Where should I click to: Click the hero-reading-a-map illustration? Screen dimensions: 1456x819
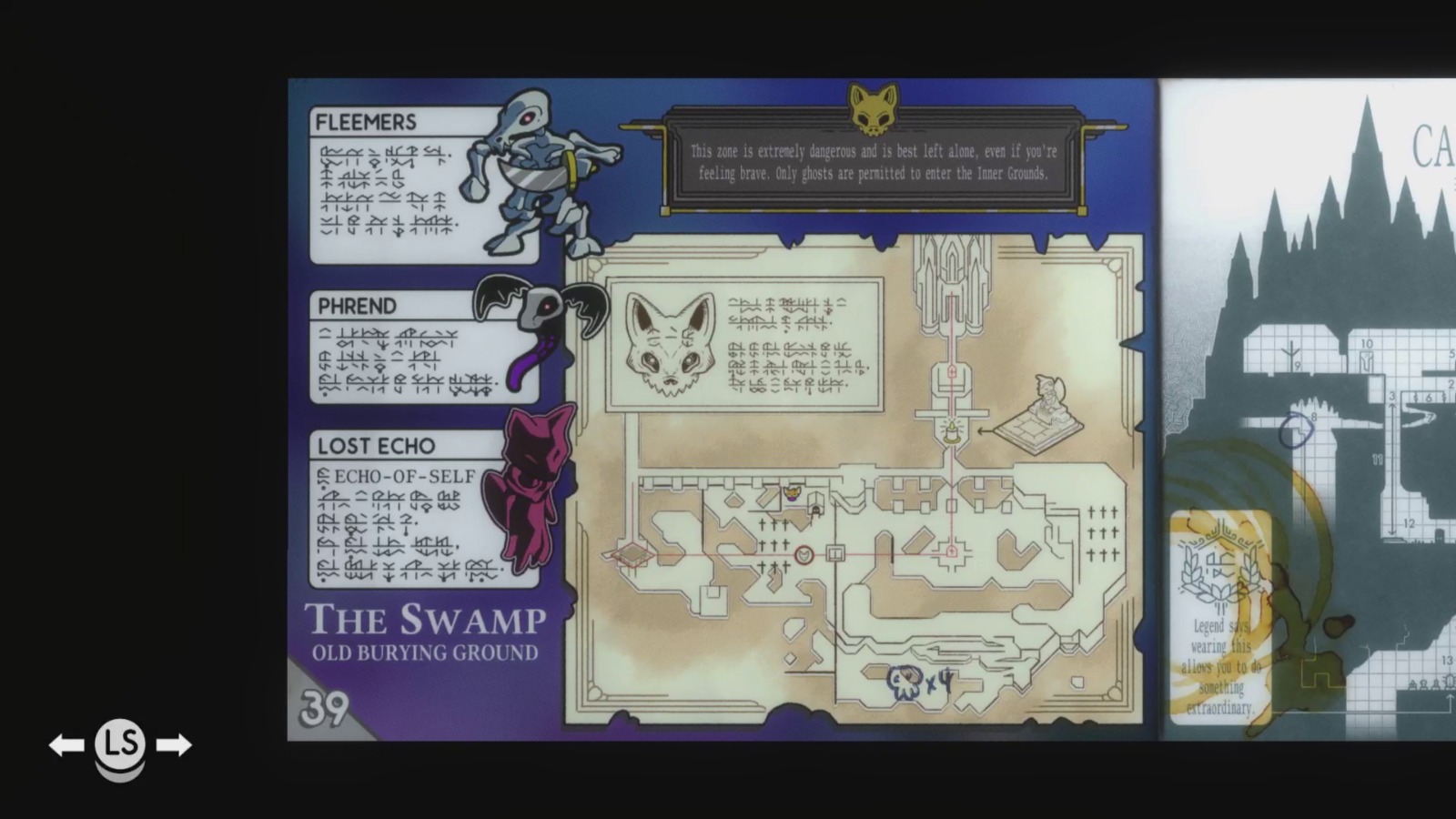(1048, 405)
